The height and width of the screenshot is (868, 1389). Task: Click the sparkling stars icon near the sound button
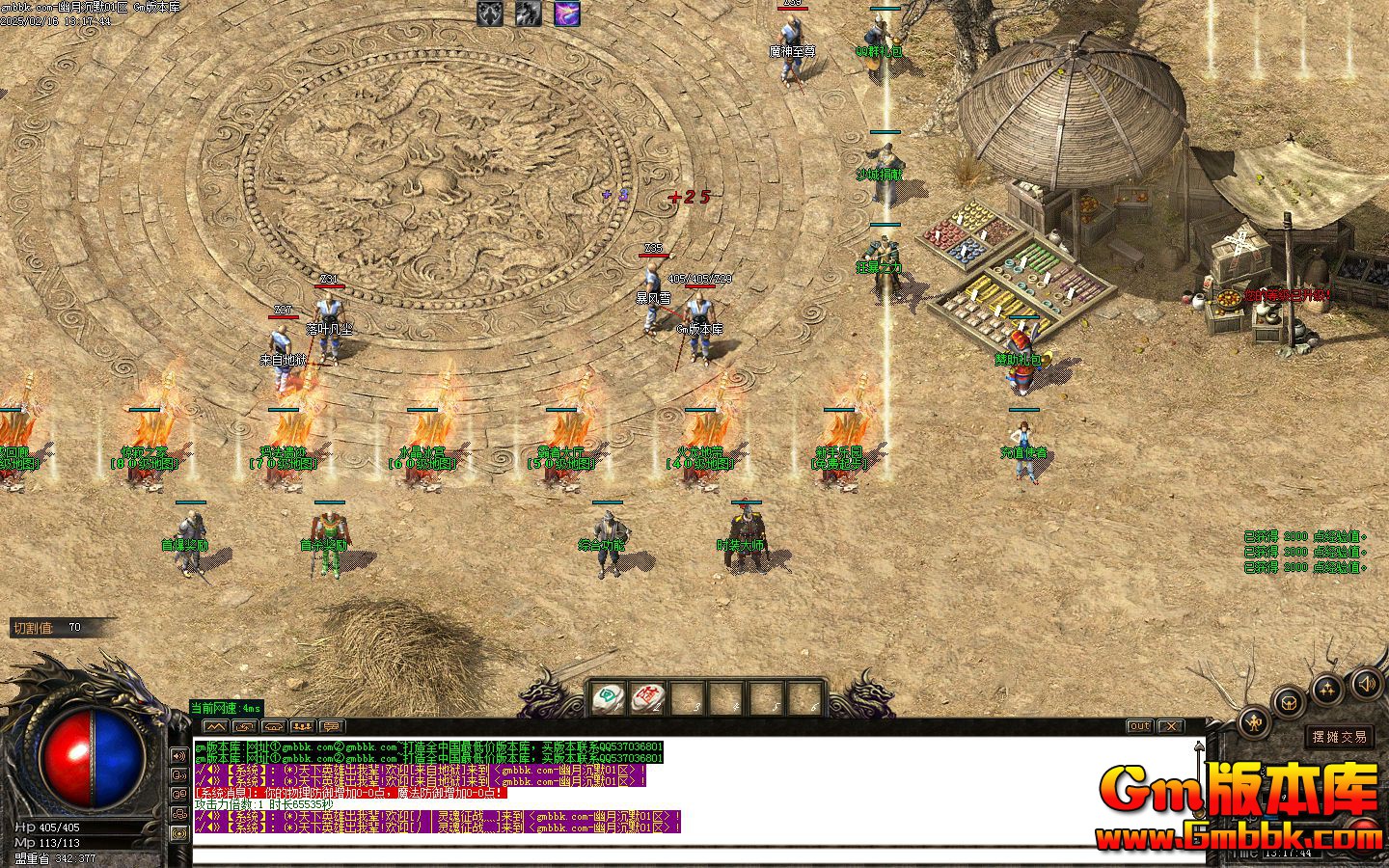pos(1327,688)
